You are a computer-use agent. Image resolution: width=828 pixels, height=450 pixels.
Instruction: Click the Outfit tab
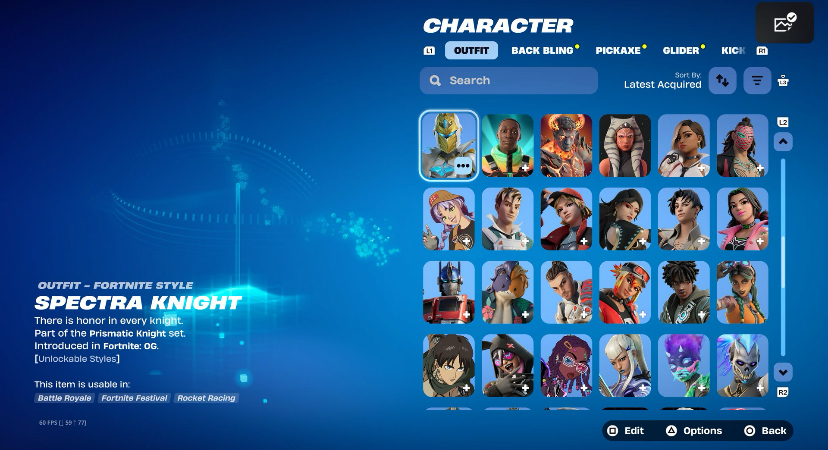point(471,50)
